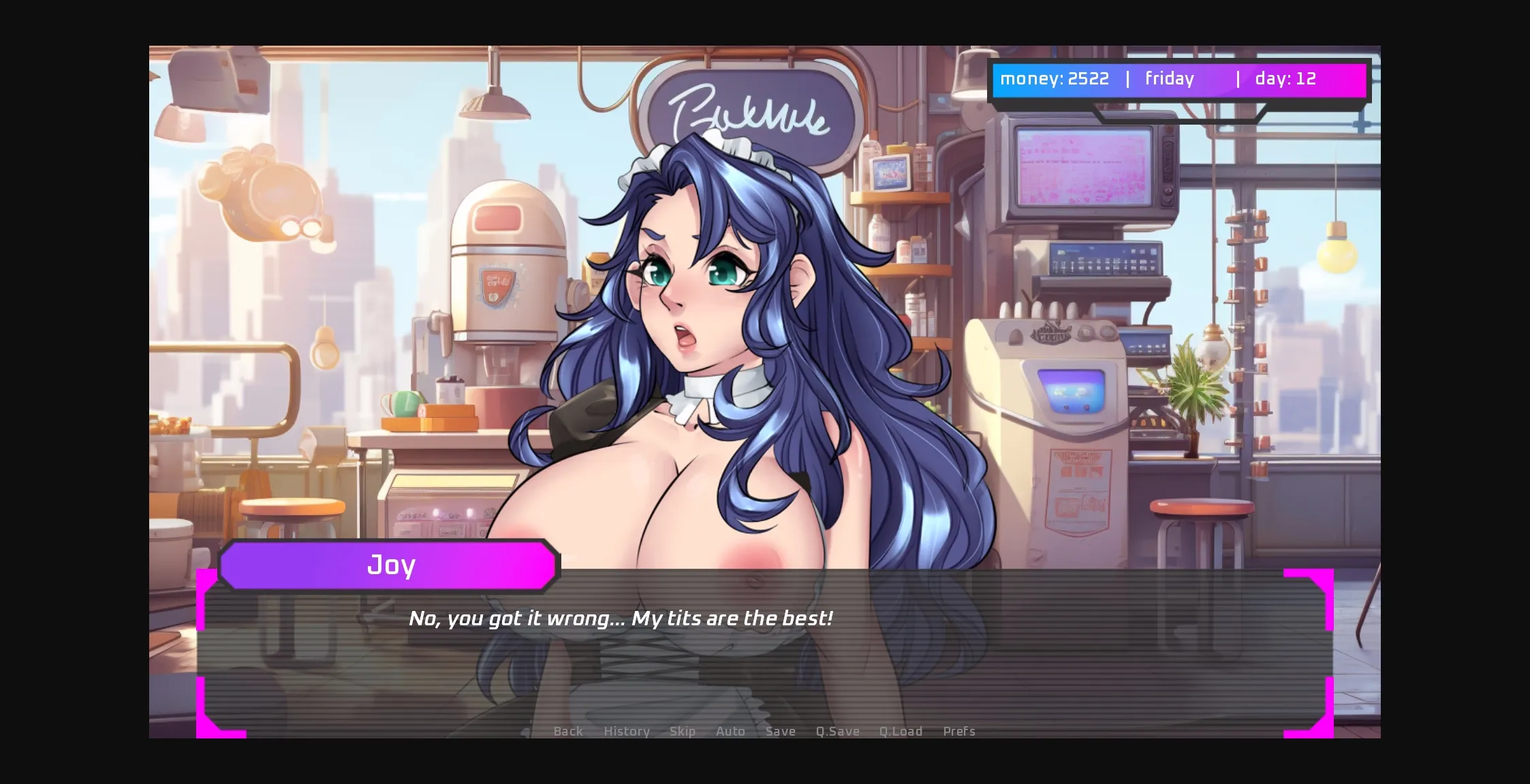This screenshot has height=784, width=1530.
Task: Open the Prefs settings screen
Action: click(x=958, y=731)
